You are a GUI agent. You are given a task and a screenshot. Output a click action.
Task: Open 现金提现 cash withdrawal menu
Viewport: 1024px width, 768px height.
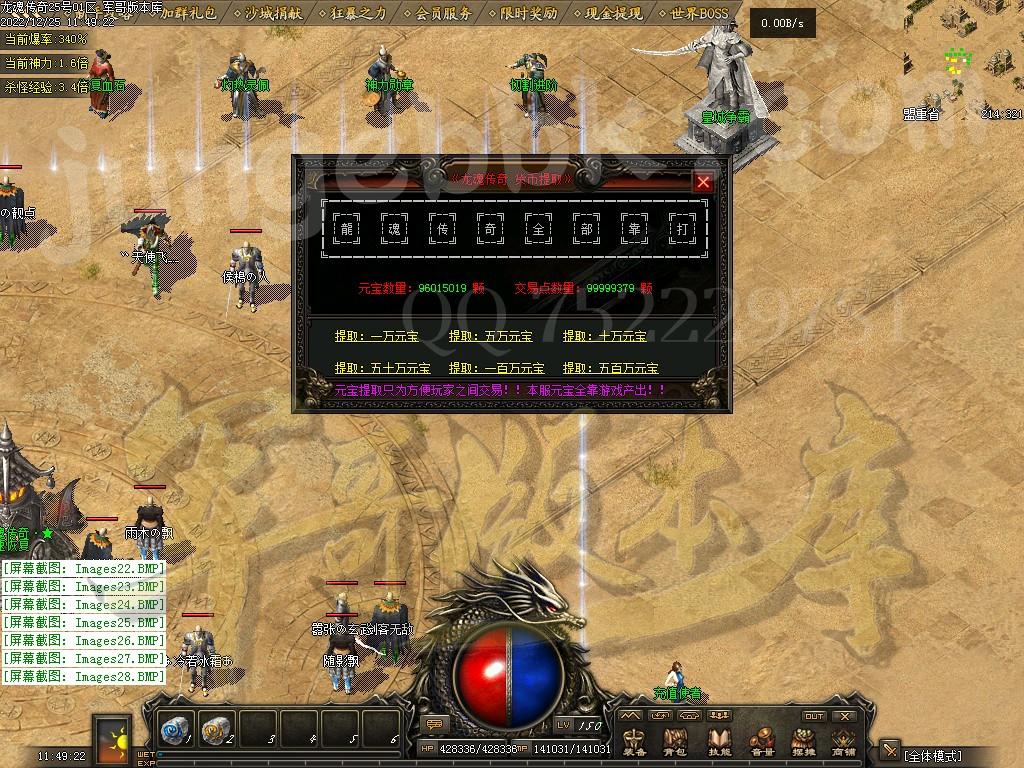pos(615,13)
